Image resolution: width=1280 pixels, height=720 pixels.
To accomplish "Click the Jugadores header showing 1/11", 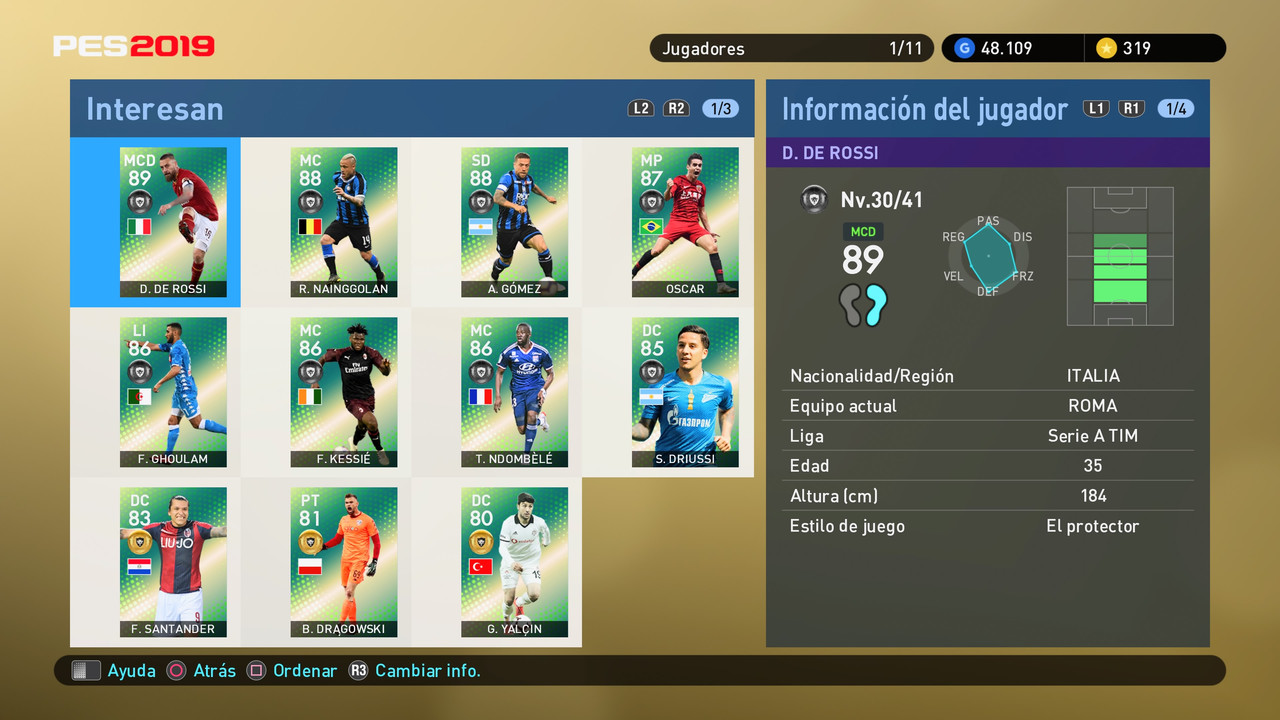I will (791, 47).
